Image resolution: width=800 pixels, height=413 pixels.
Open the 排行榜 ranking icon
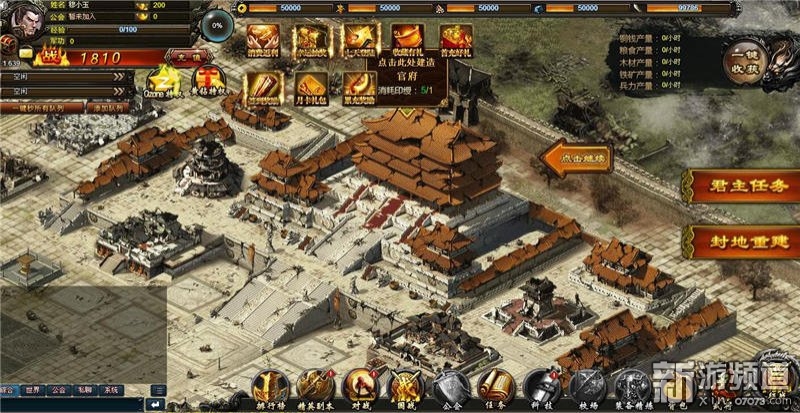[x=269, y=386]
